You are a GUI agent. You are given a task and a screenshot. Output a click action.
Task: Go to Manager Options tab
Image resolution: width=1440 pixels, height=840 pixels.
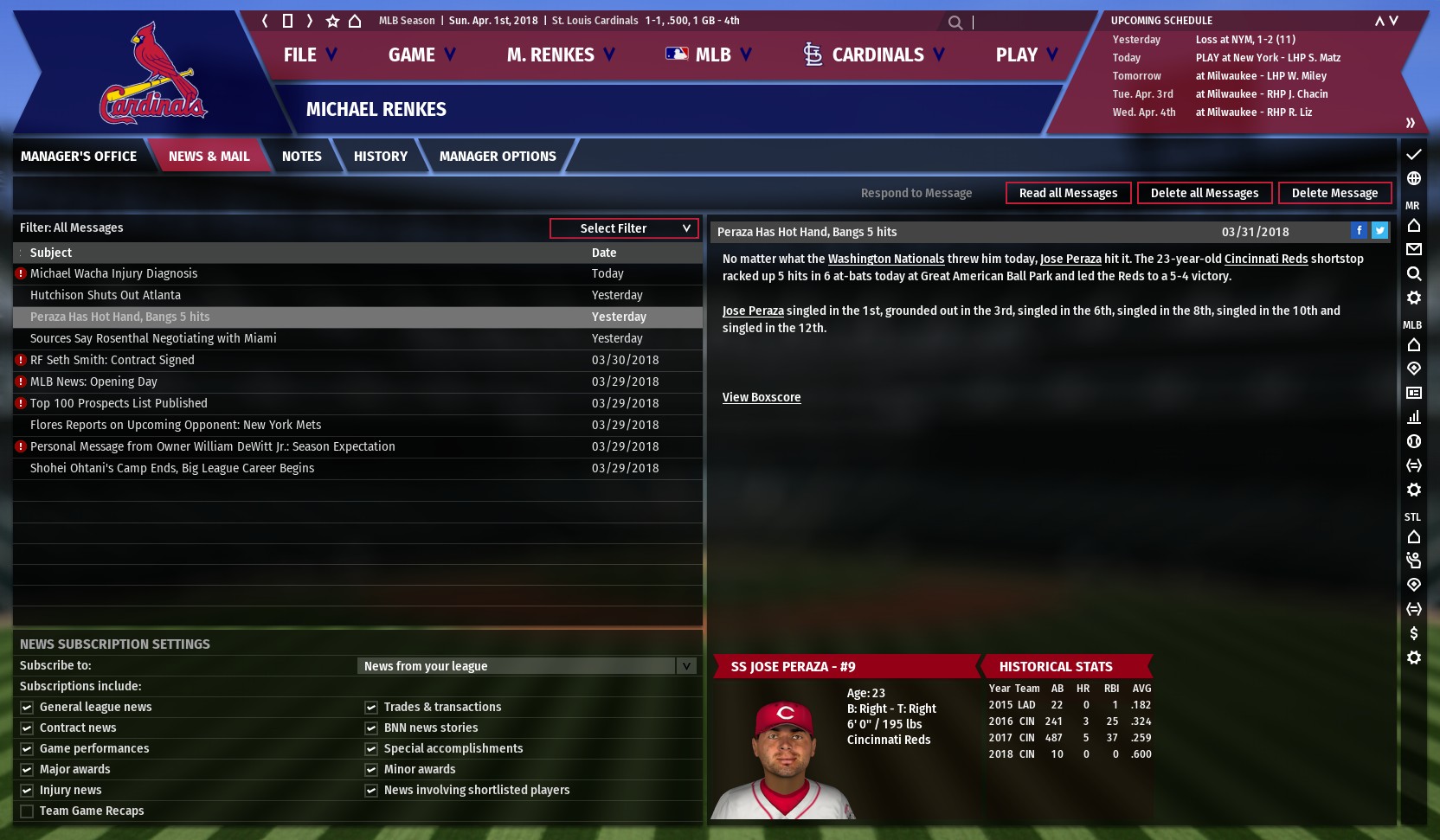tap(498, 157)
